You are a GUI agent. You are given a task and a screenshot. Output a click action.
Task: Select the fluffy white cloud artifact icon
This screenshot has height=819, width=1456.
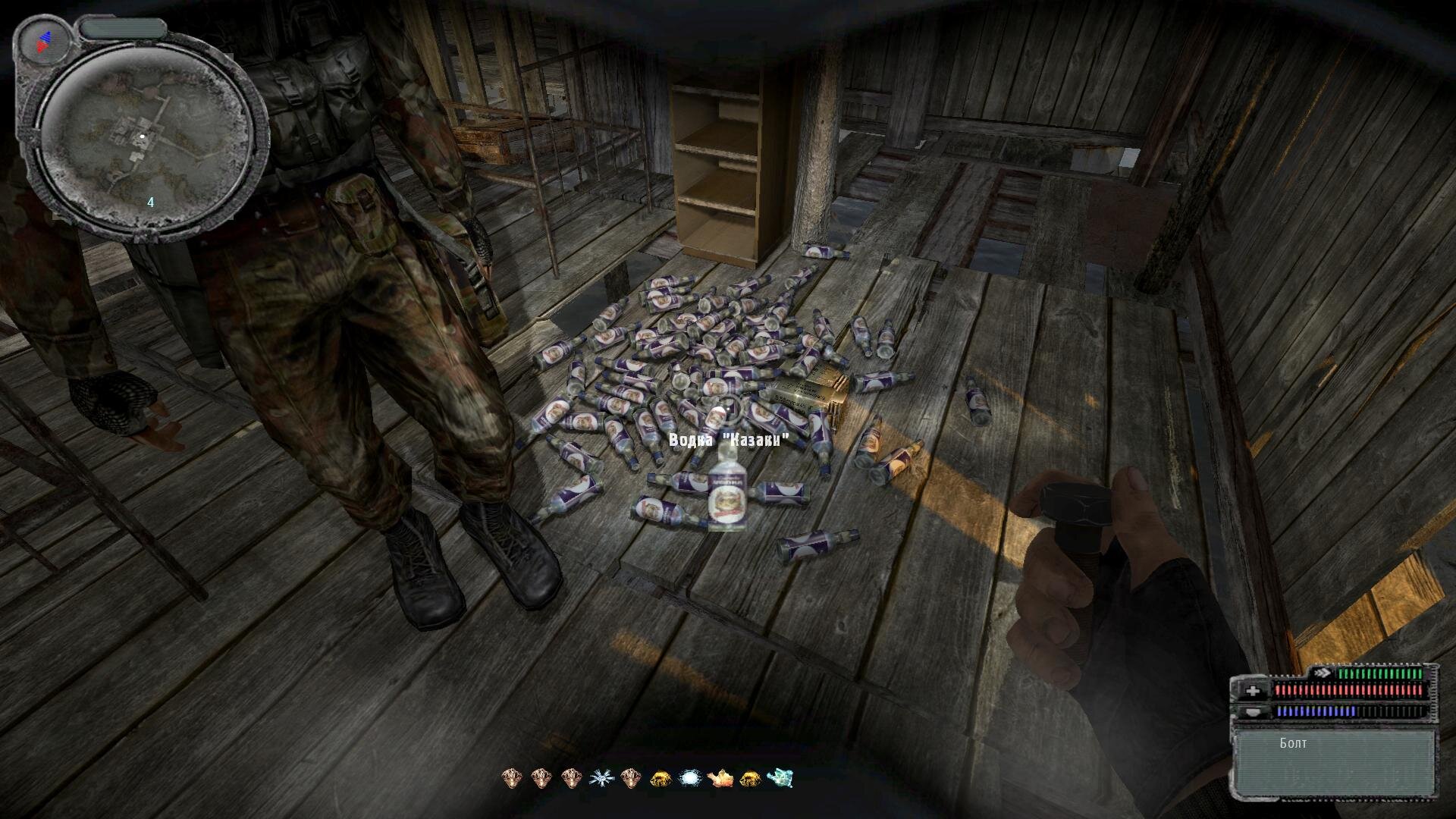click(x=690, y=777)
